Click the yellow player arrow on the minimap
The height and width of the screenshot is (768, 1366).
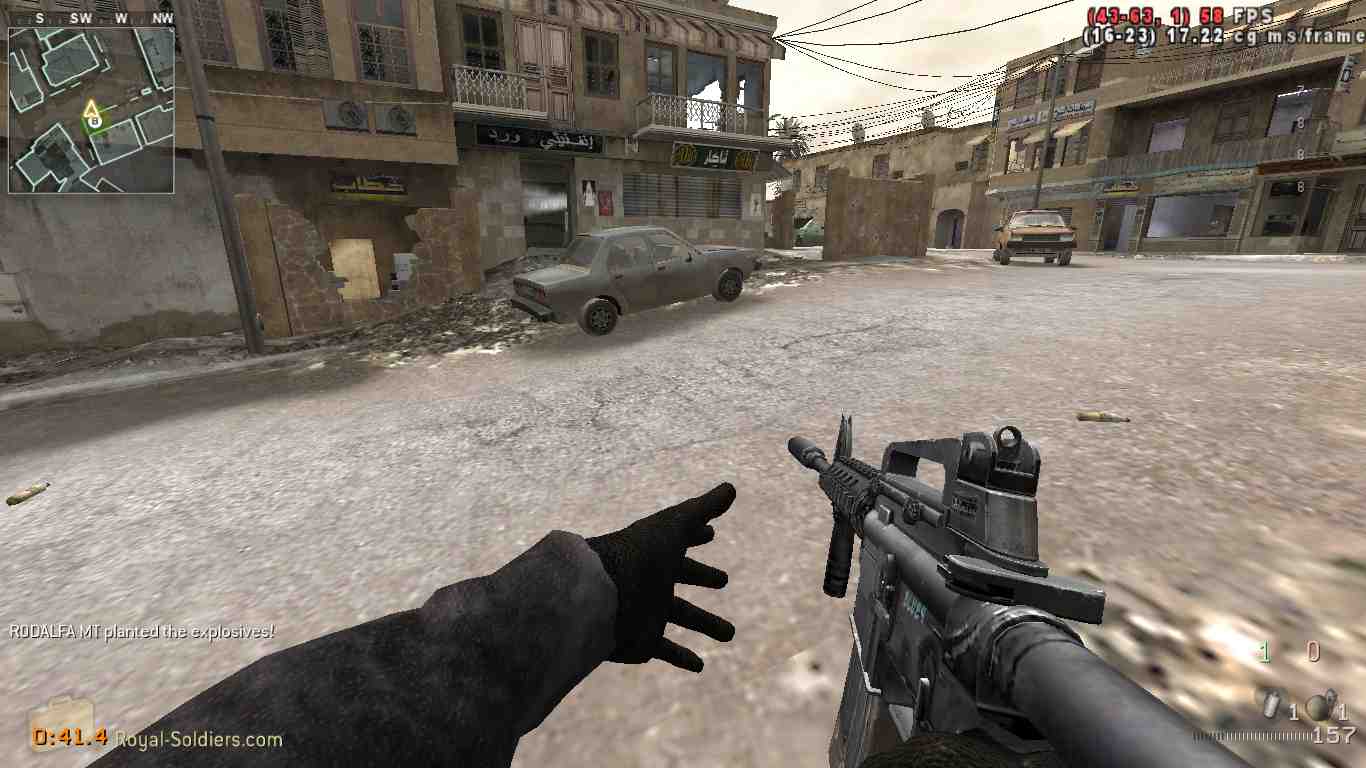pyautogui.click(x=91, y=109)
